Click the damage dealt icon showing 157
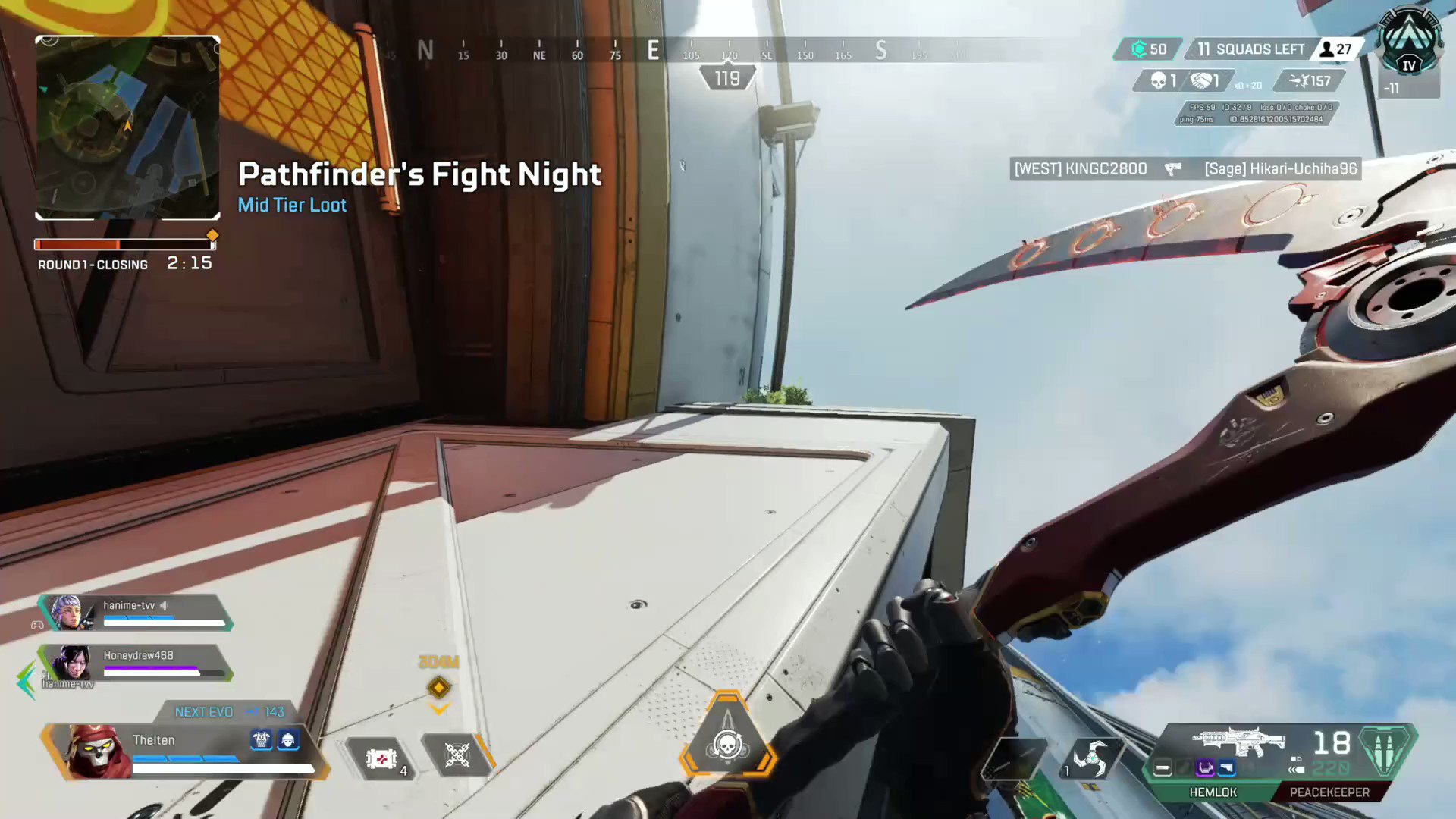This screenshot has width=1456, height=819. coord(1299,80)
